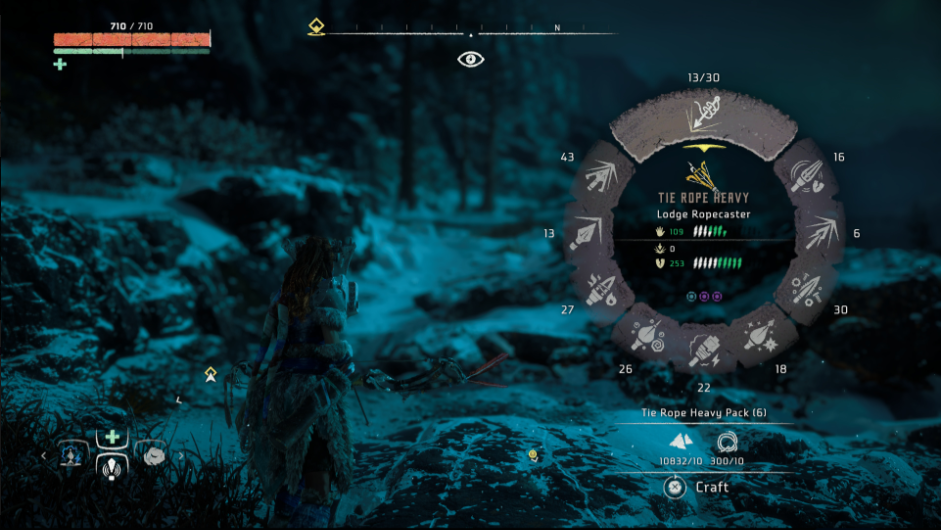Cycle tools with the right chevron arrow
941x530 pixels.
point(181,456)
